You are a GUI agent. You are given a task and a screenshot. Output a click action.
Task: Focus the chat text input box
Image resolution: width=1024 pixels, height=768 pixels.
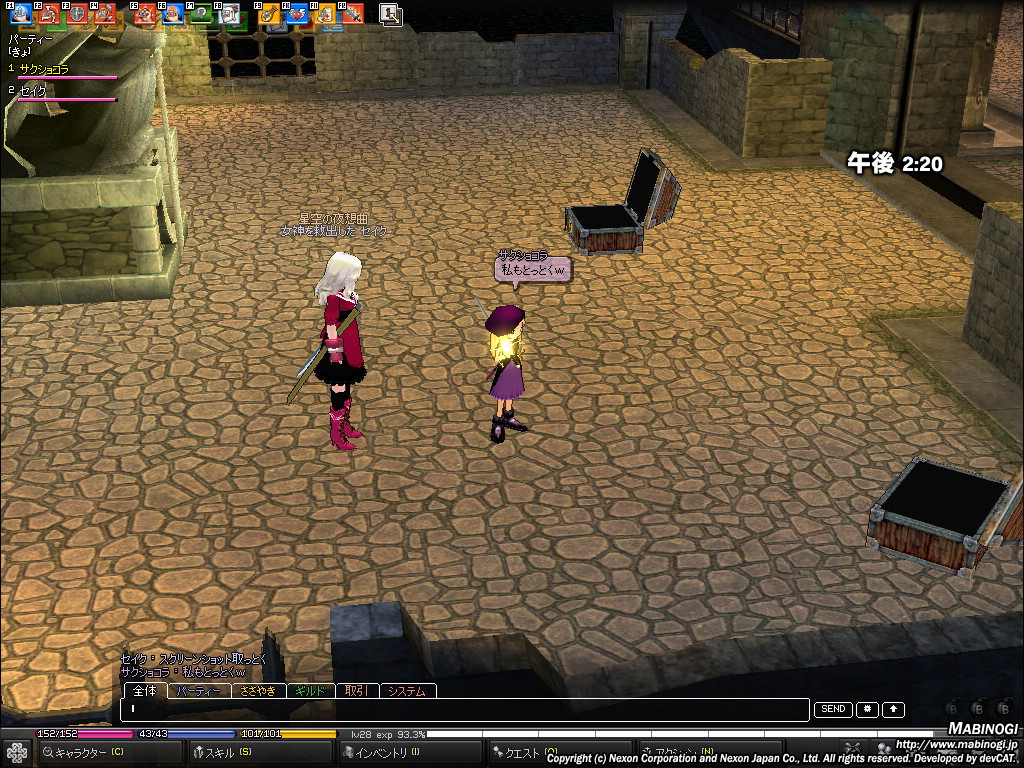coord(465,710)
